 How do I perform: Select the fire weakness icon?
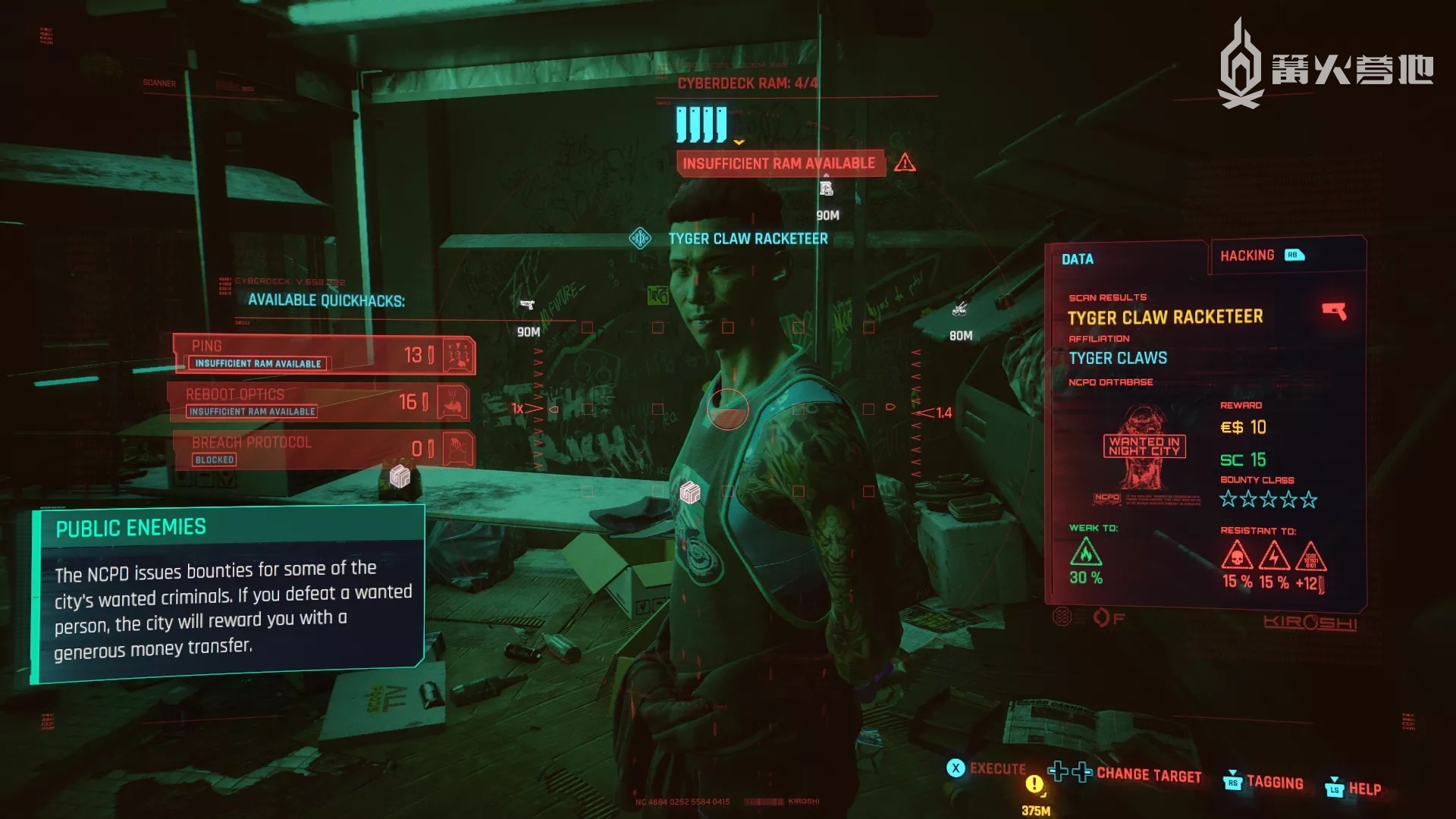click(x=1086, y=552)
